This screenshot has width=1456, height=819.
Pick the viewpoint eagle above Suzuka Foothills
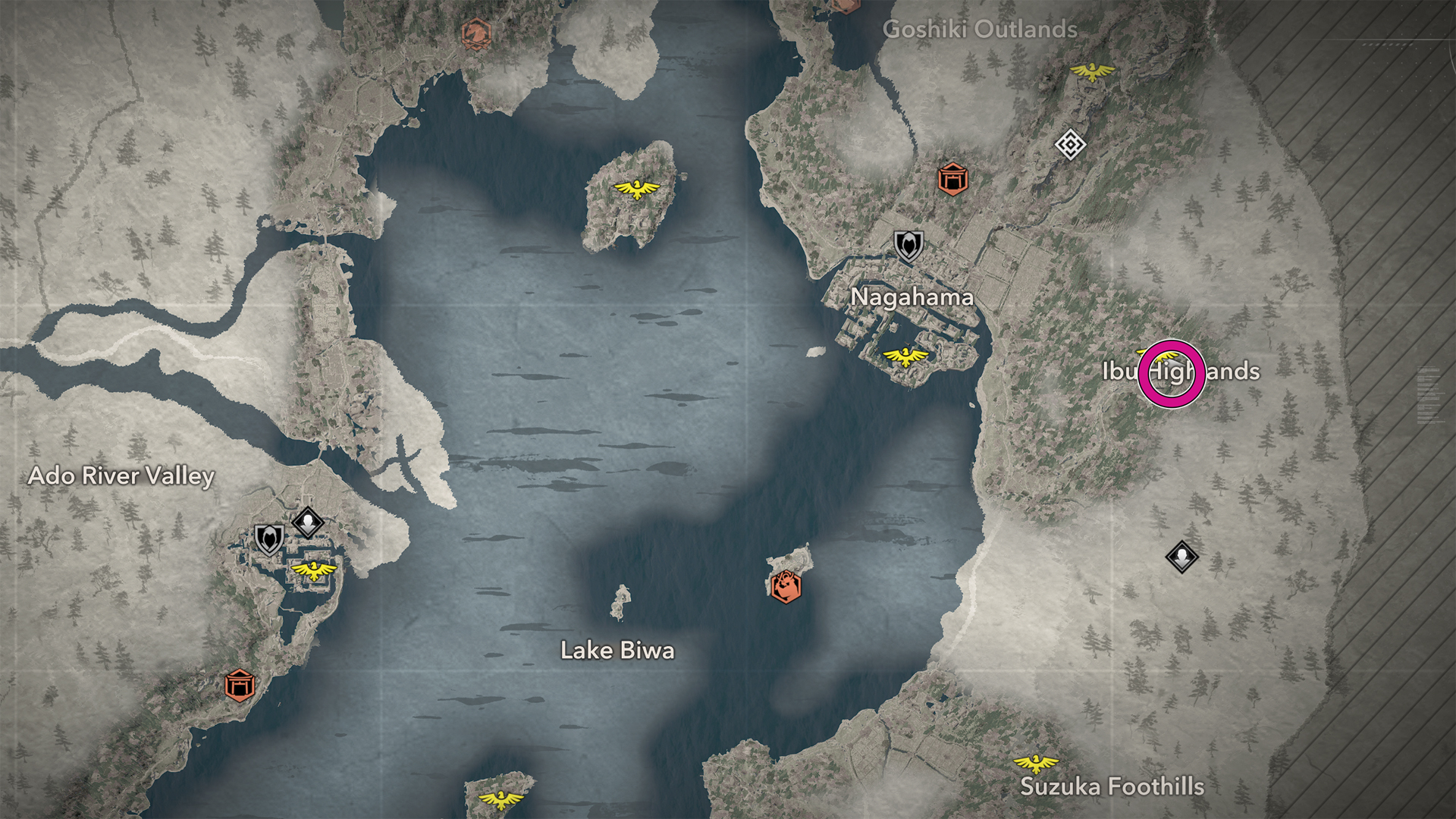pos(1036,762)
